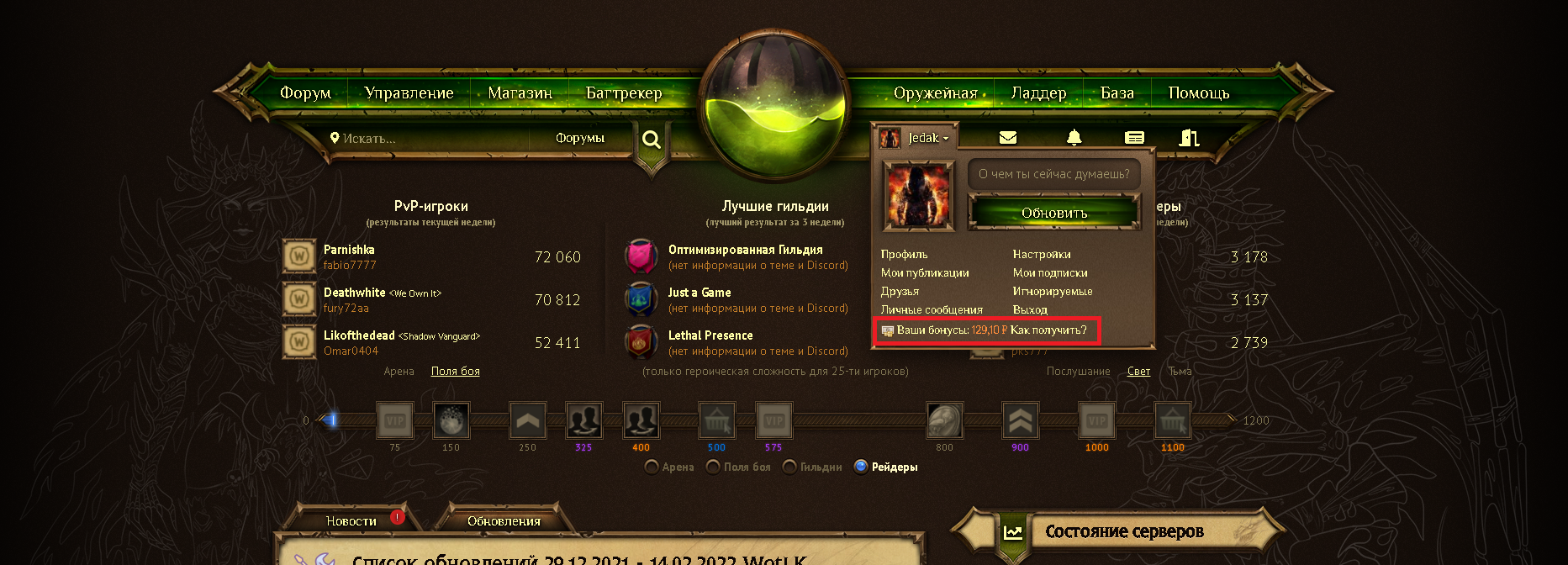This screenshot has height=565, width=1568.
Task: Go to the Магазин section
Action: (520, 93)
